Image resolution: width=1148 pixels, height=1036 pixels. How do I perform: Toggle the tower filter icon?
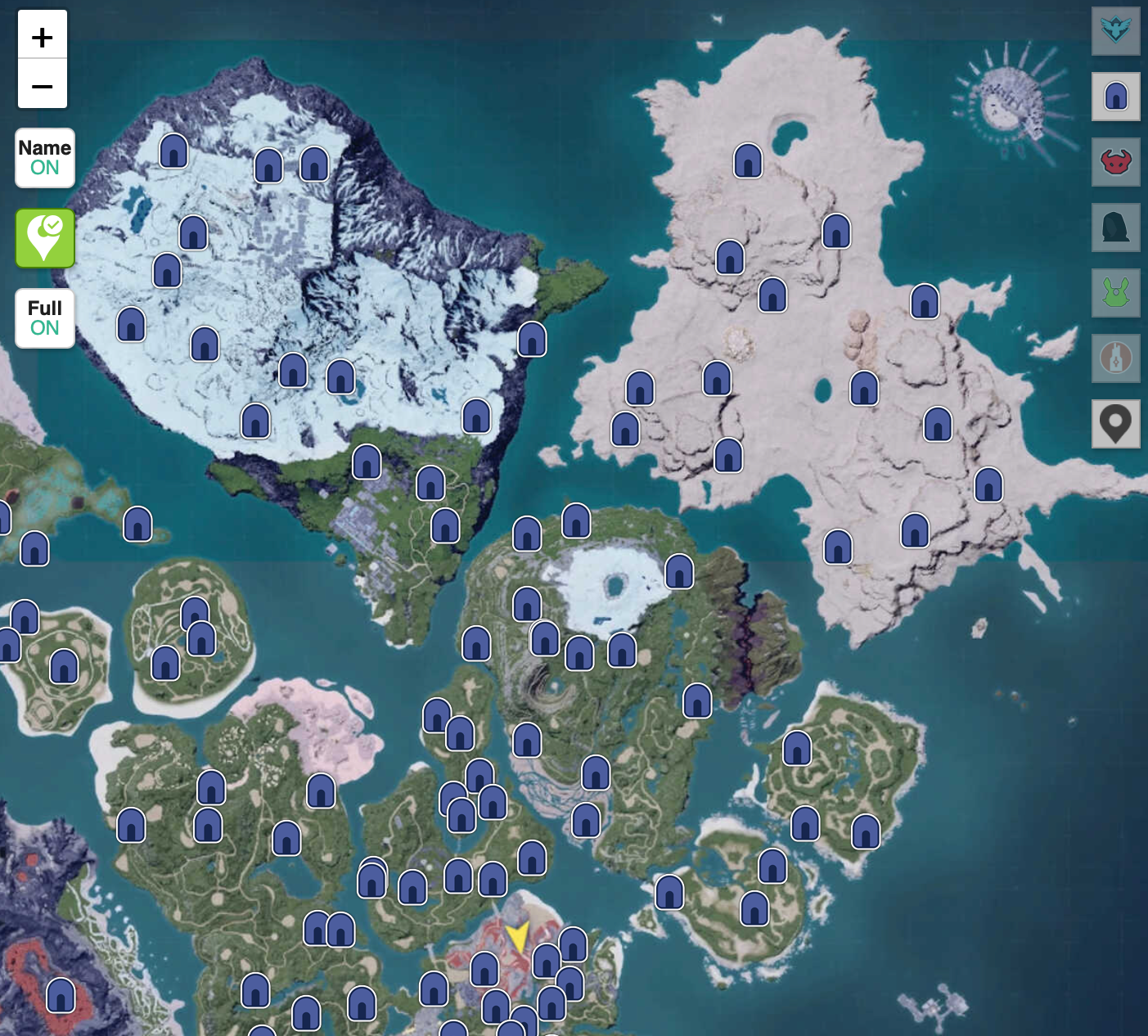1115,358
